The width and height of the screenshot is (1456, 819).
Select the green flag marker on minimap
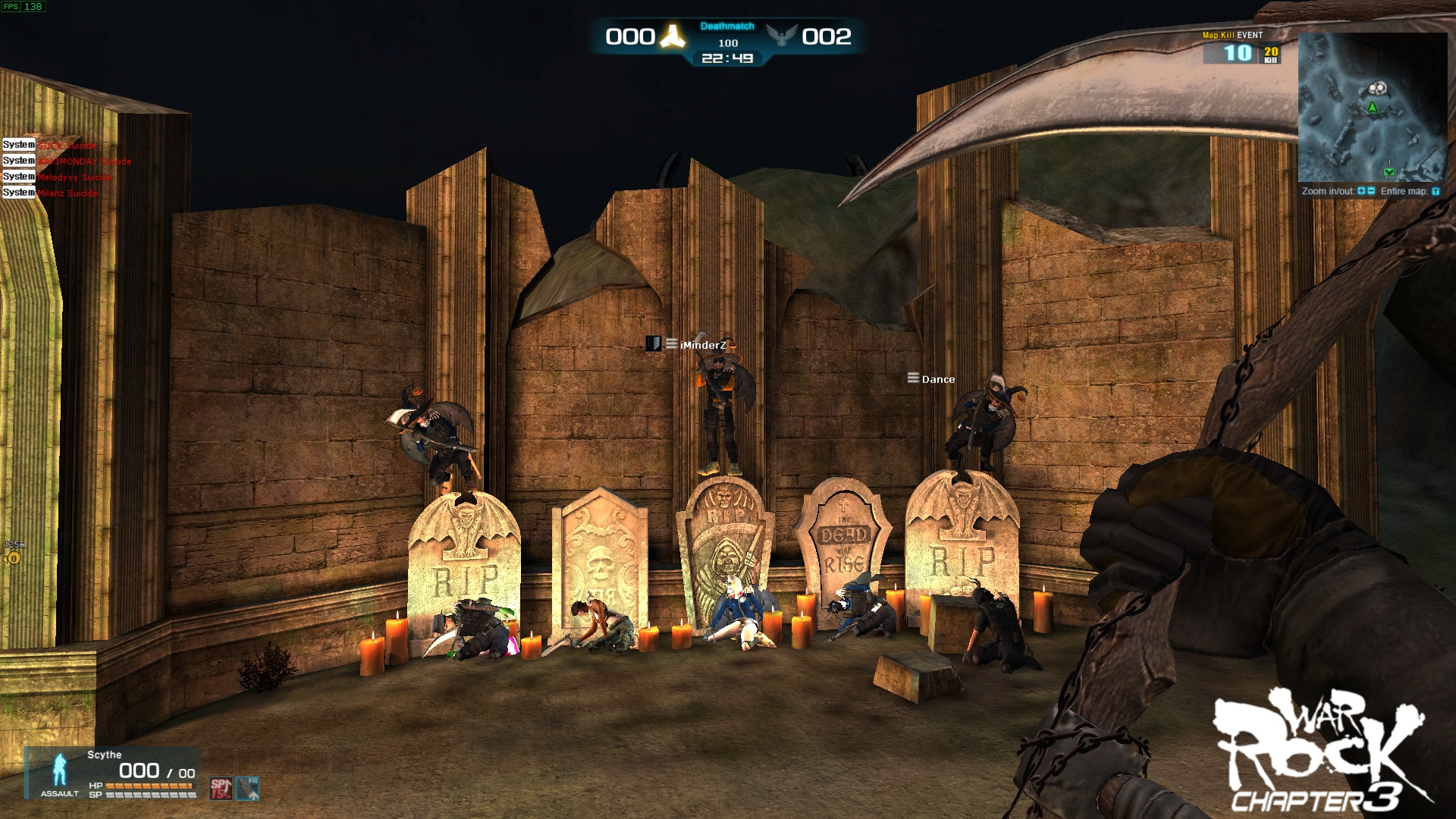pyautogui.click(x=1389, y=171)
